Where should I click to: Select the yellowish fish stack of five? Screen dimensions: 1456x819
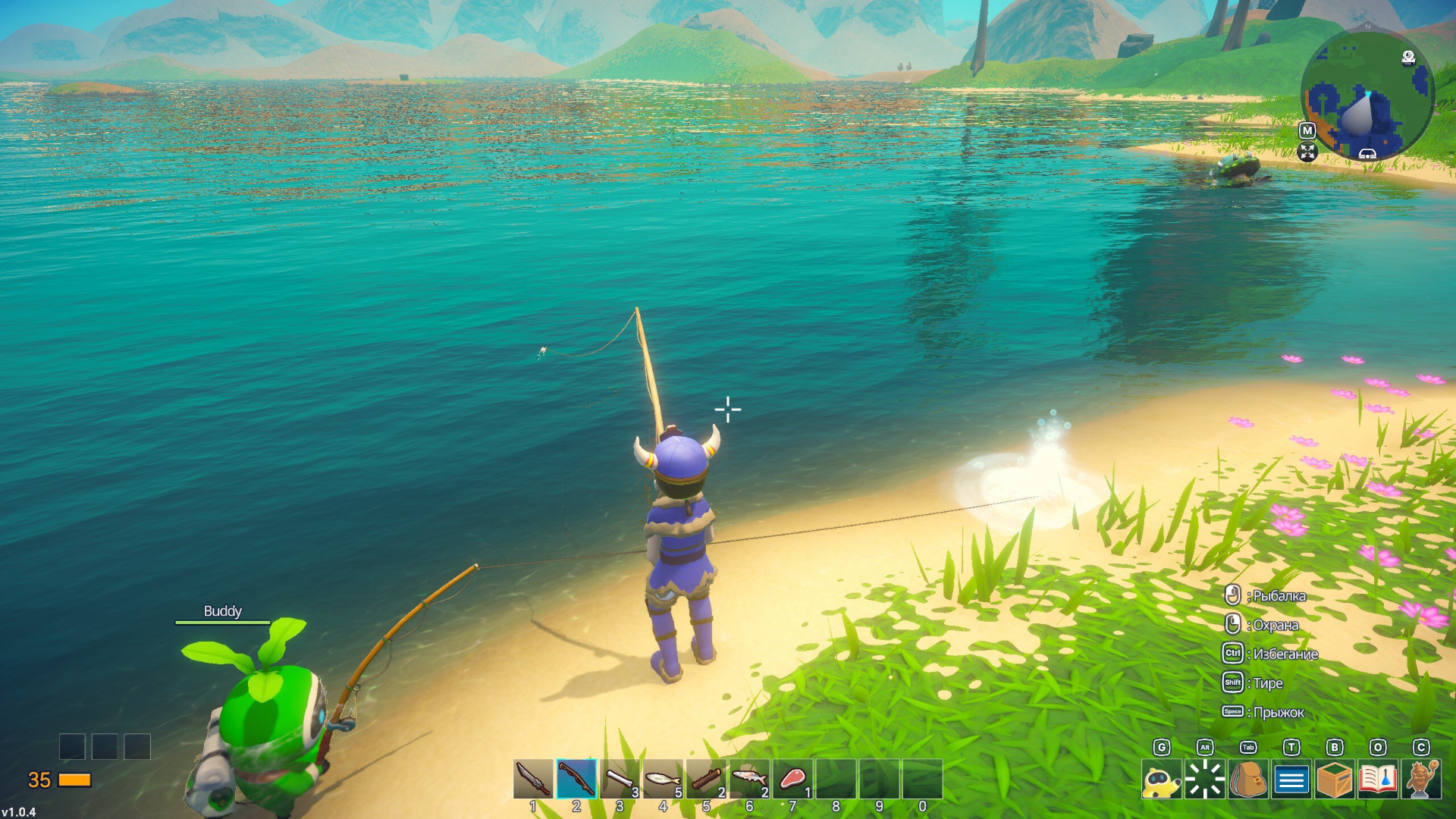pyautogui.click(x=663, y=779)
